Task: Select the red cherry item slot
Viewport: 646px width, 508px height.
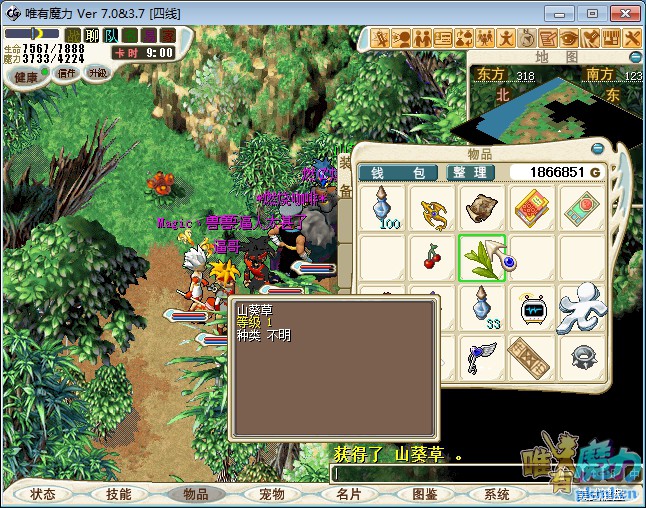Action: click(432, 257)
